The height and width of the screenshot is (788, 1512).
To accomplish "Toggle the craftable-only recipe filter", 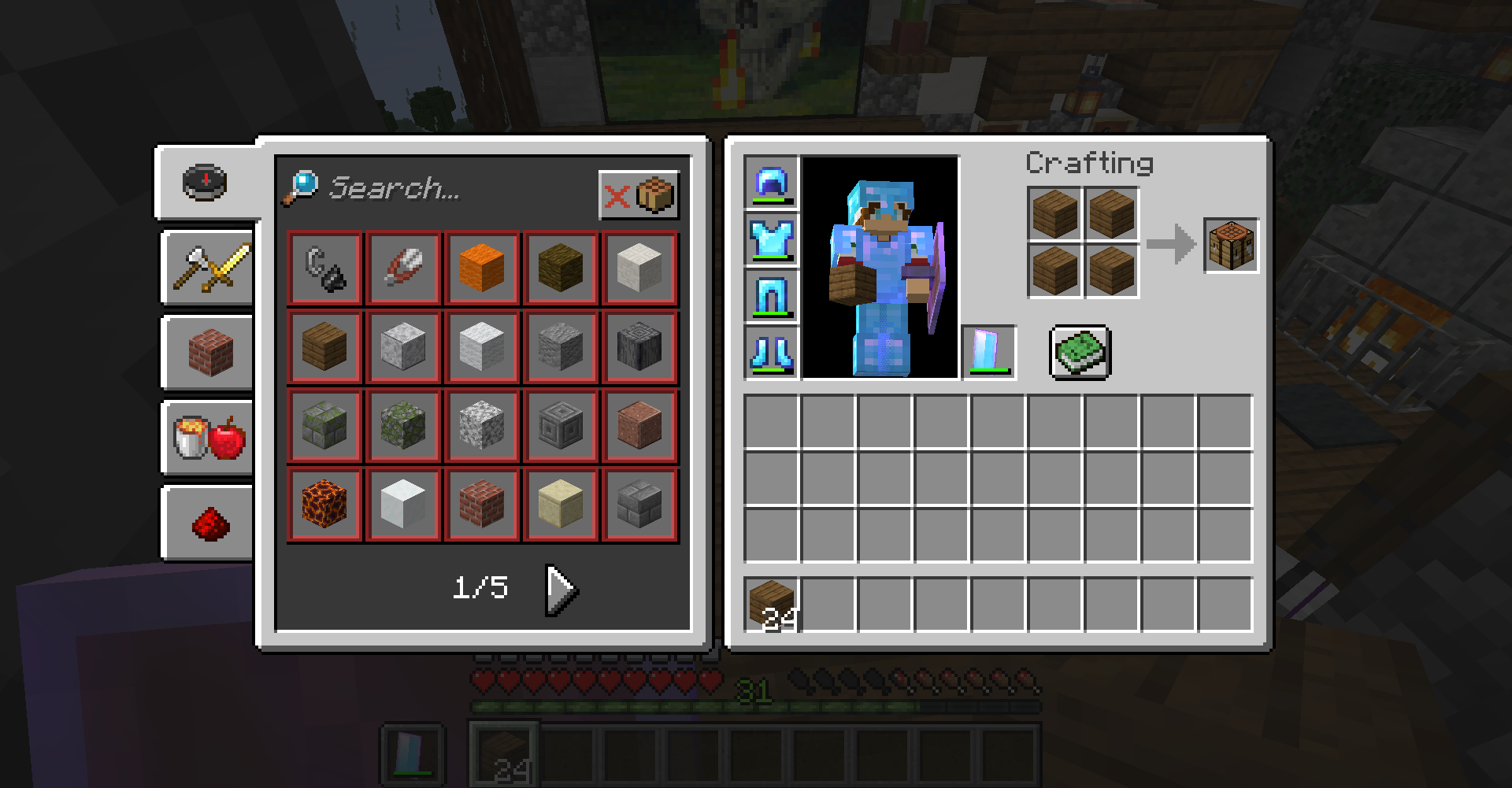I will 639,195.
